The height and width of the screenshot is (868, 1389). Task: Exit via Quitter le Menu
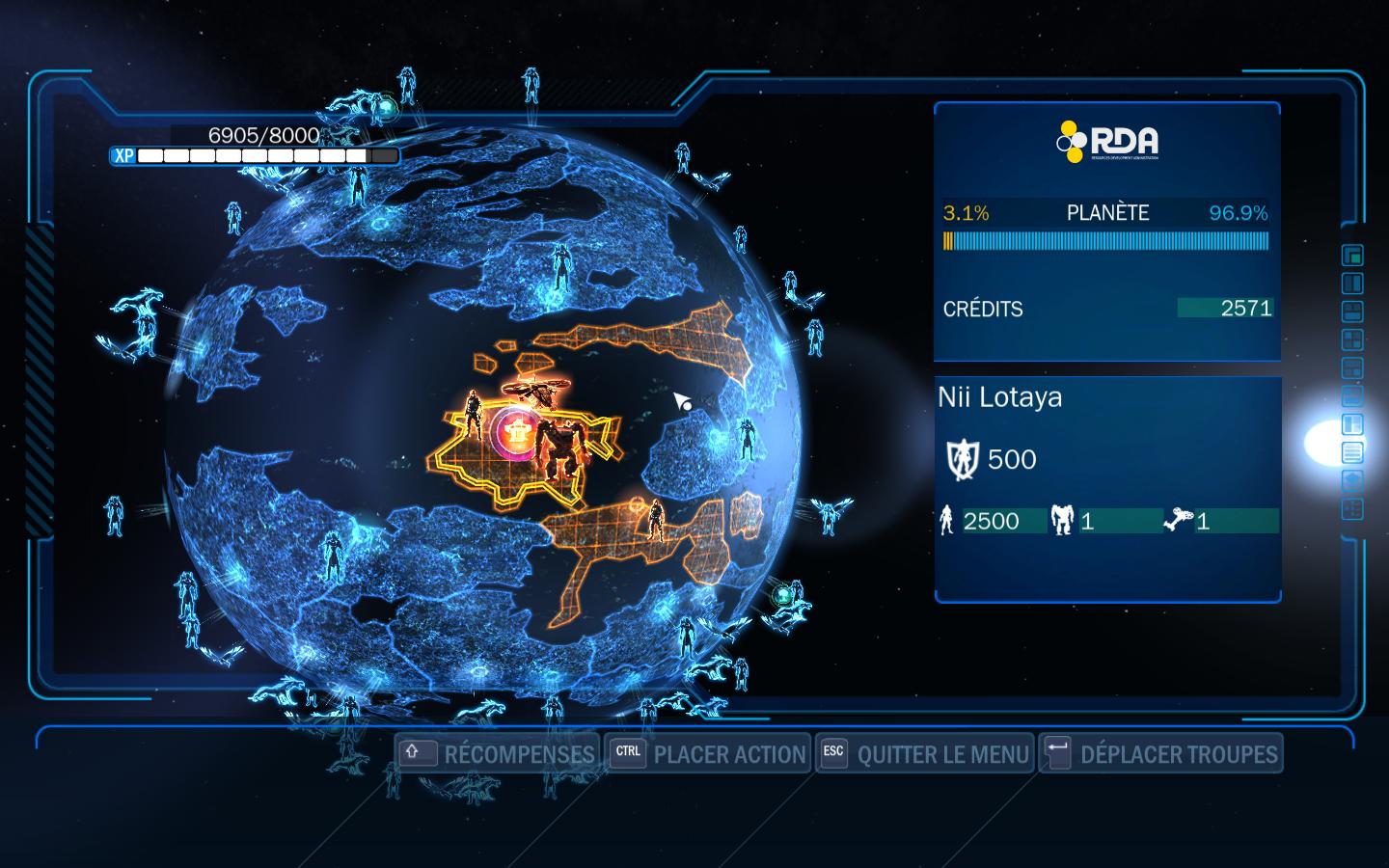pos(925,754)
